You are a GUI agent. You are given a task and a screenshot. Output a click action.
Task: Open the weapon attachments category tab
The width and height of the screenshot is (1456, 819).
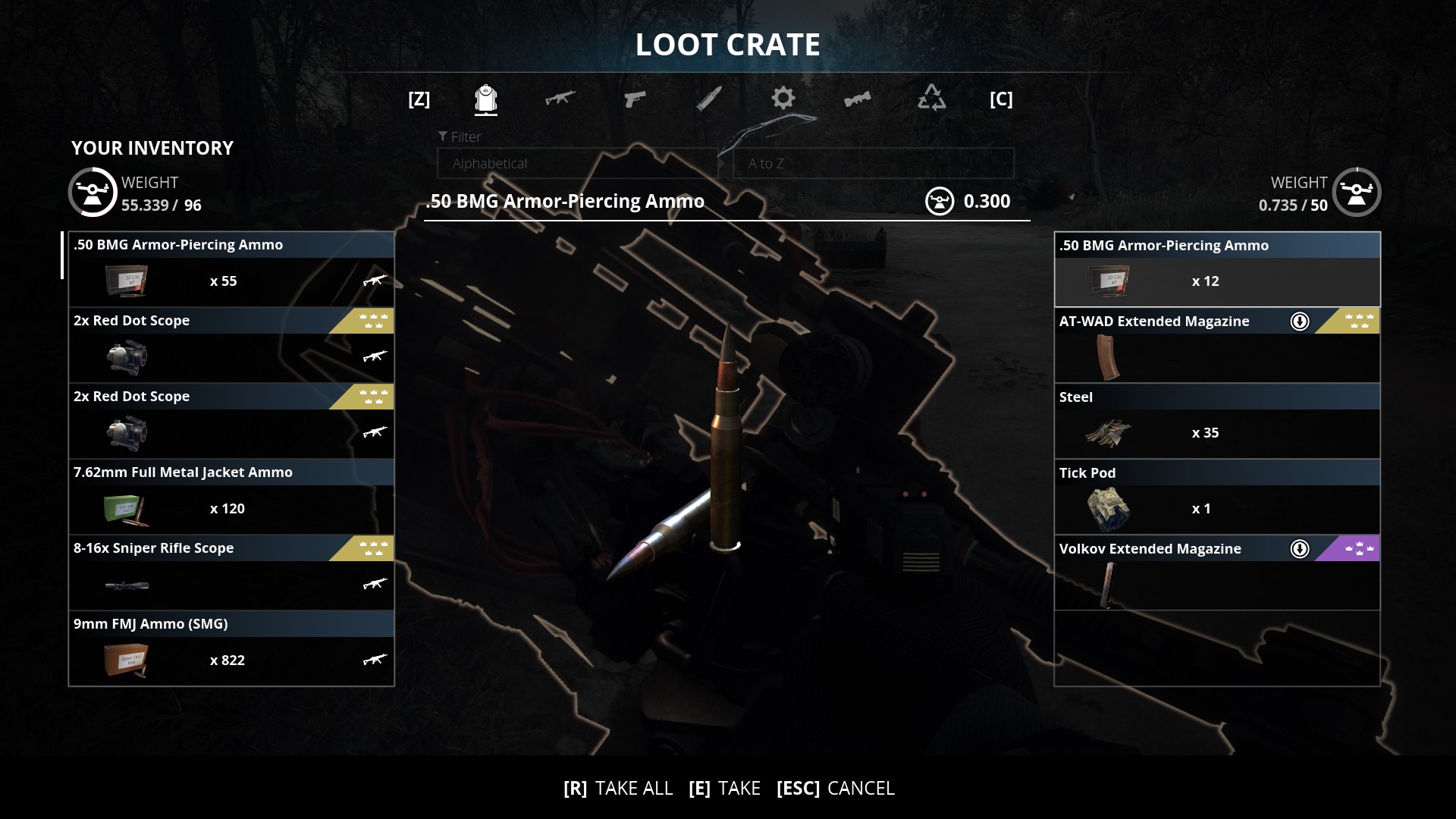pos(857,99)
